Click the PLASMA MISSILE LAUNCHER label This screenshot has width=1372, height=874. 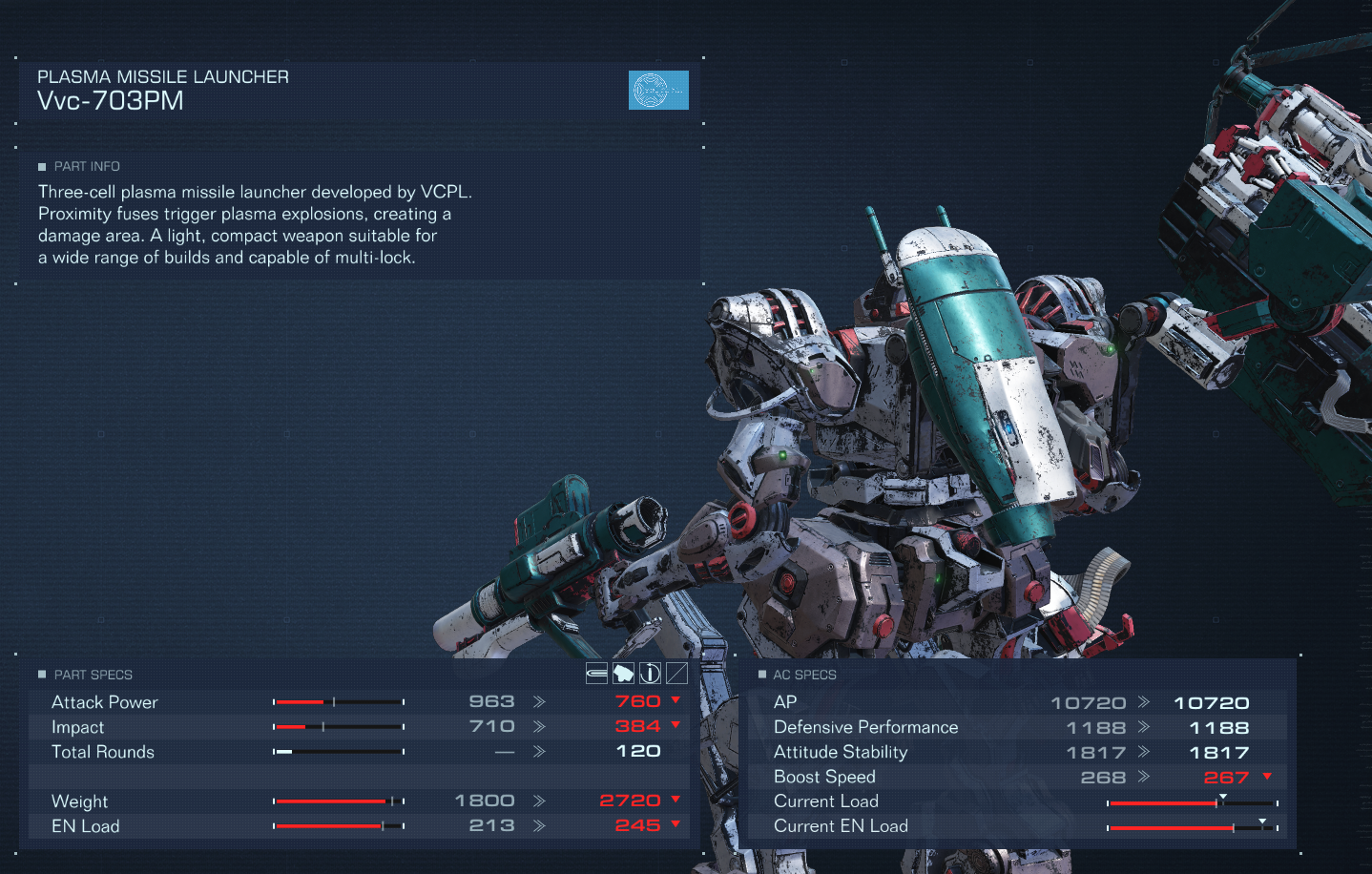[x=162, y=76]
